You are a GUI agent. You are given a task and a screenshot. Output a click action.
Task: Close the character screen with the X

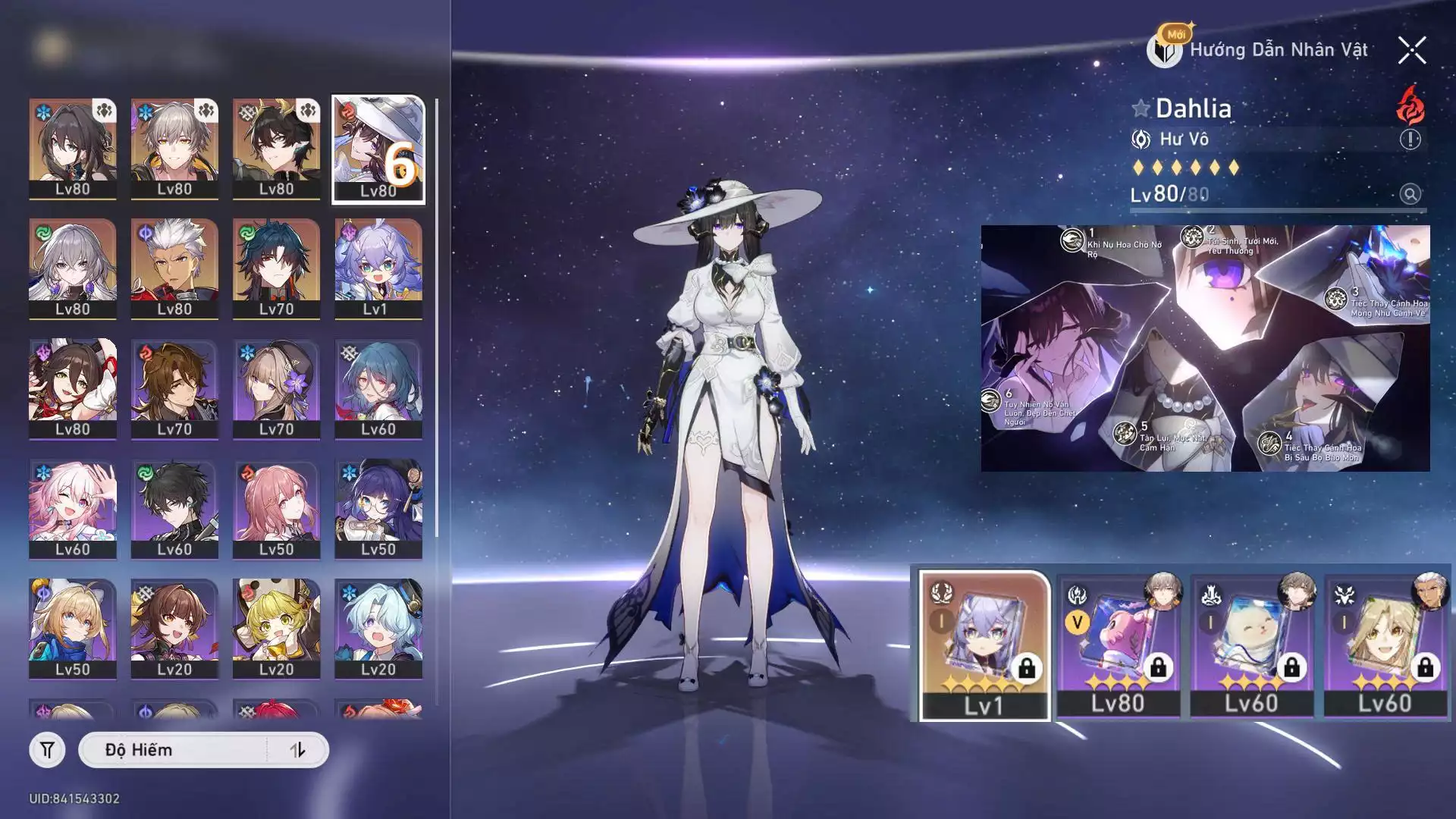point(1411,51)
